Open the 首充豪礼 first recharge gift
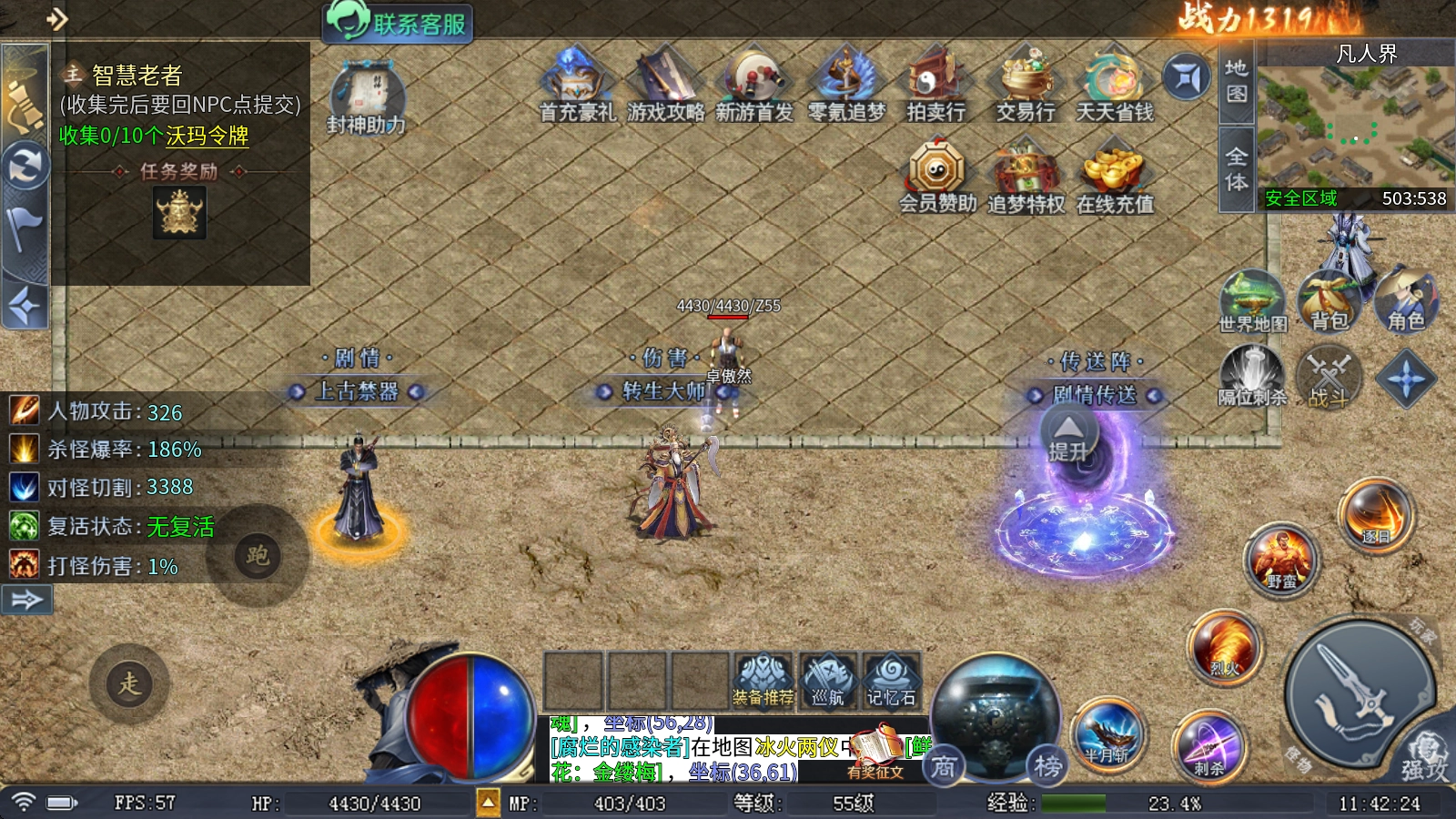Screen dimensions: 1456x819 point(576,86)
